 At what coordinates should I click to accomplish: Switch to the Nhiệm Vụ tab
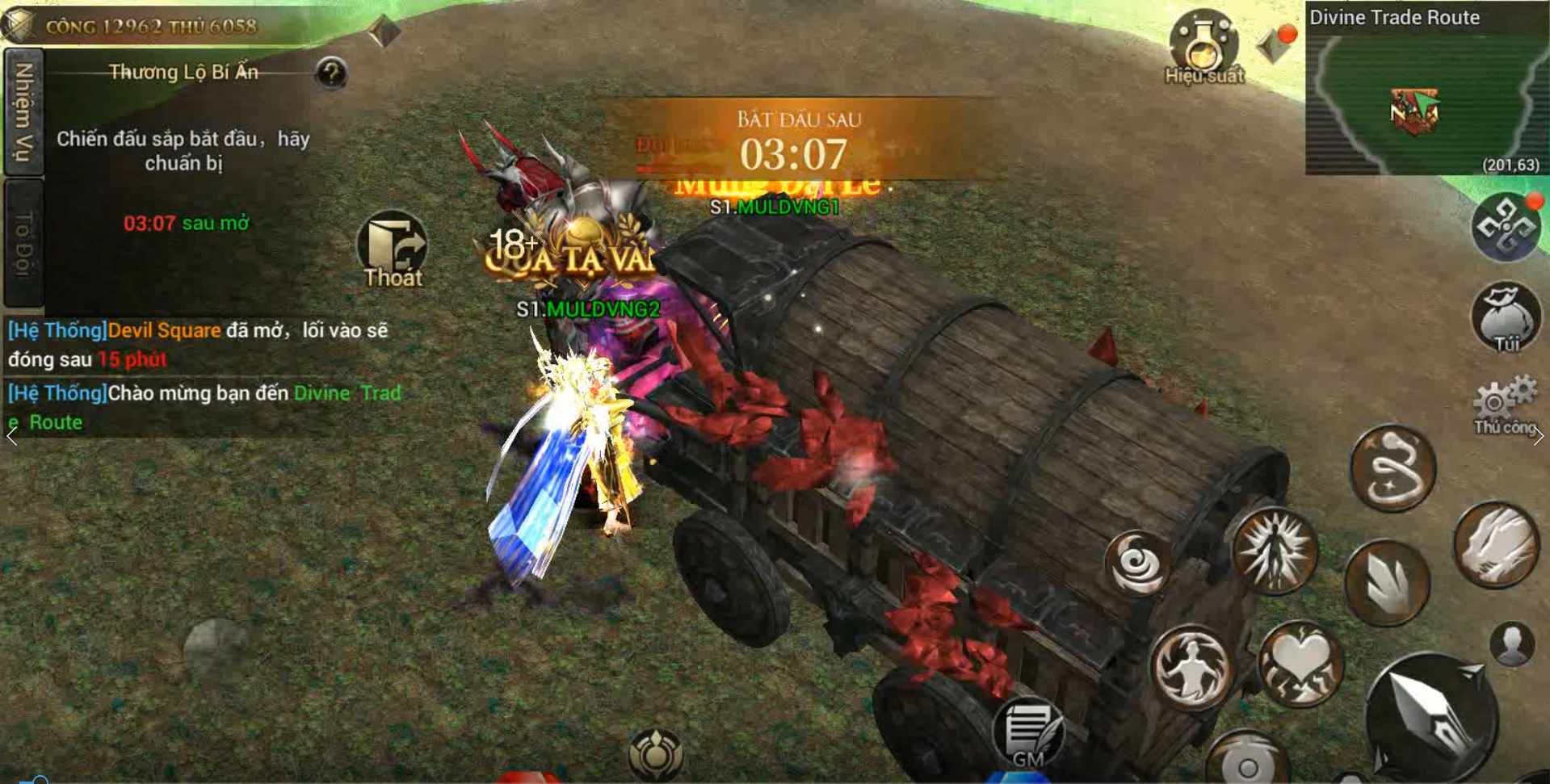point(23,111)
